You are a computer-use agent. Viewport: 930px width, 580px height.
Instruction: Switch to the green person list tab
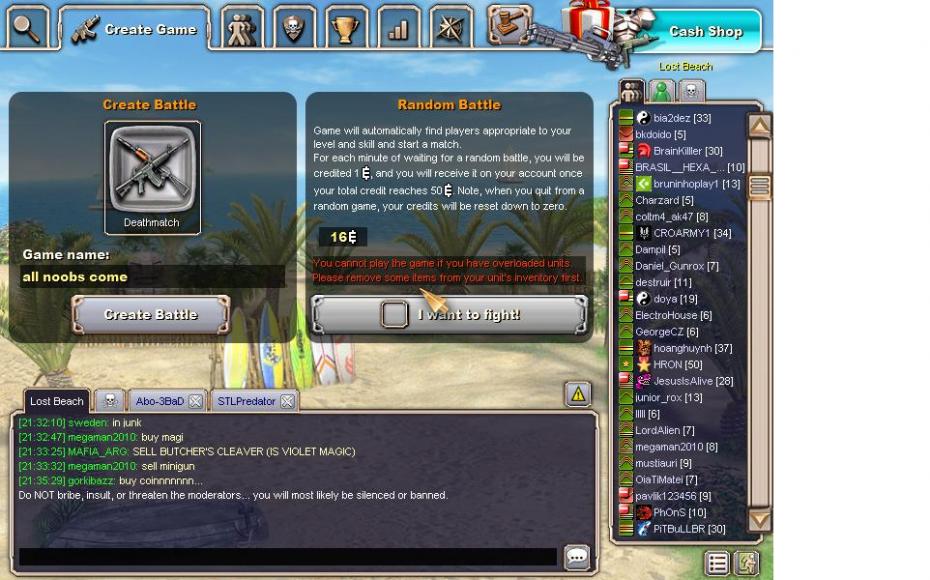click(x=661, y=91)
